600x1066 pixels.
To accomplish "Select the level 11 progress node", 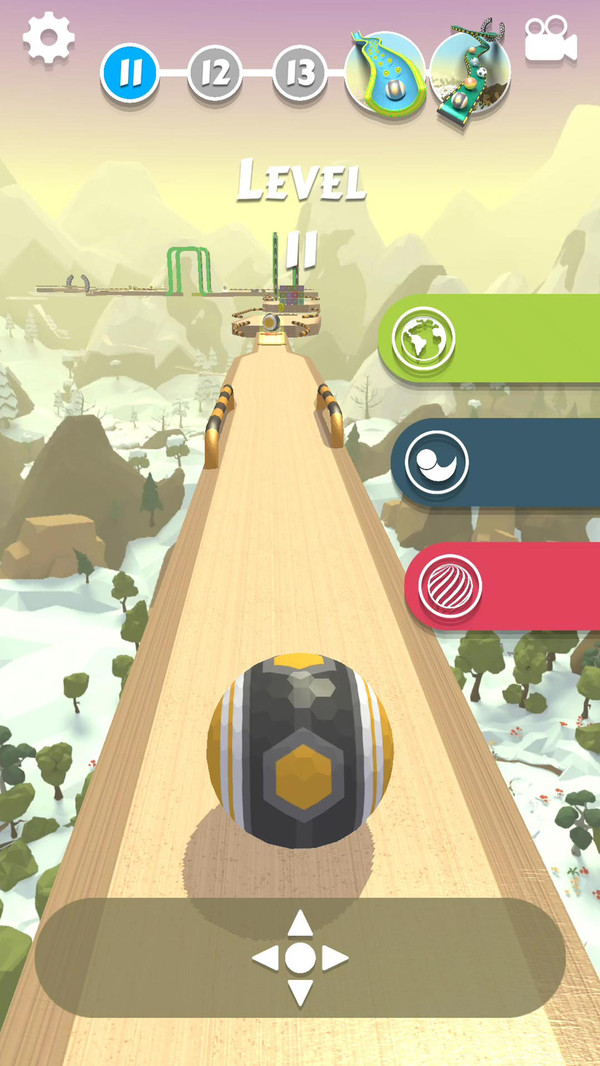I will tap(130, 73).
